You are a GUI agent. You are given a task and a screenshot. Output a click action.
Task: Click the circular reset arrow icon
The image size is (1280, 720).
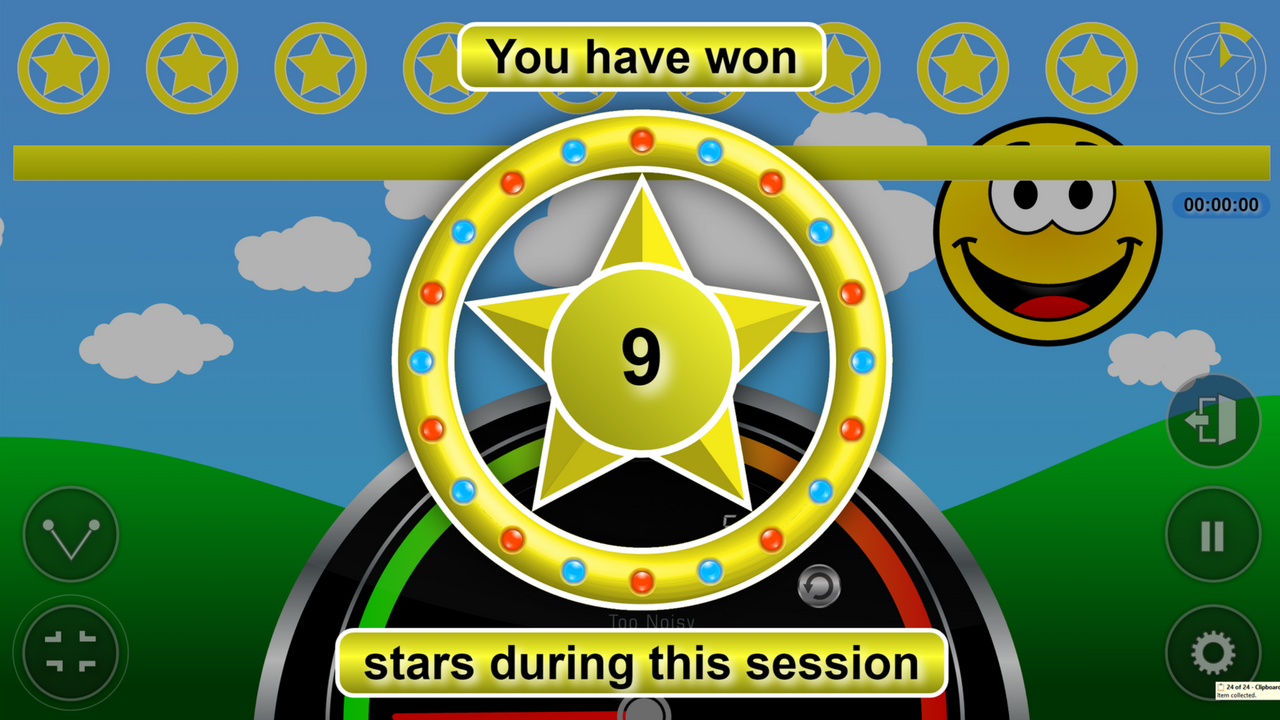pyautogui.click(x=818, y=586)
